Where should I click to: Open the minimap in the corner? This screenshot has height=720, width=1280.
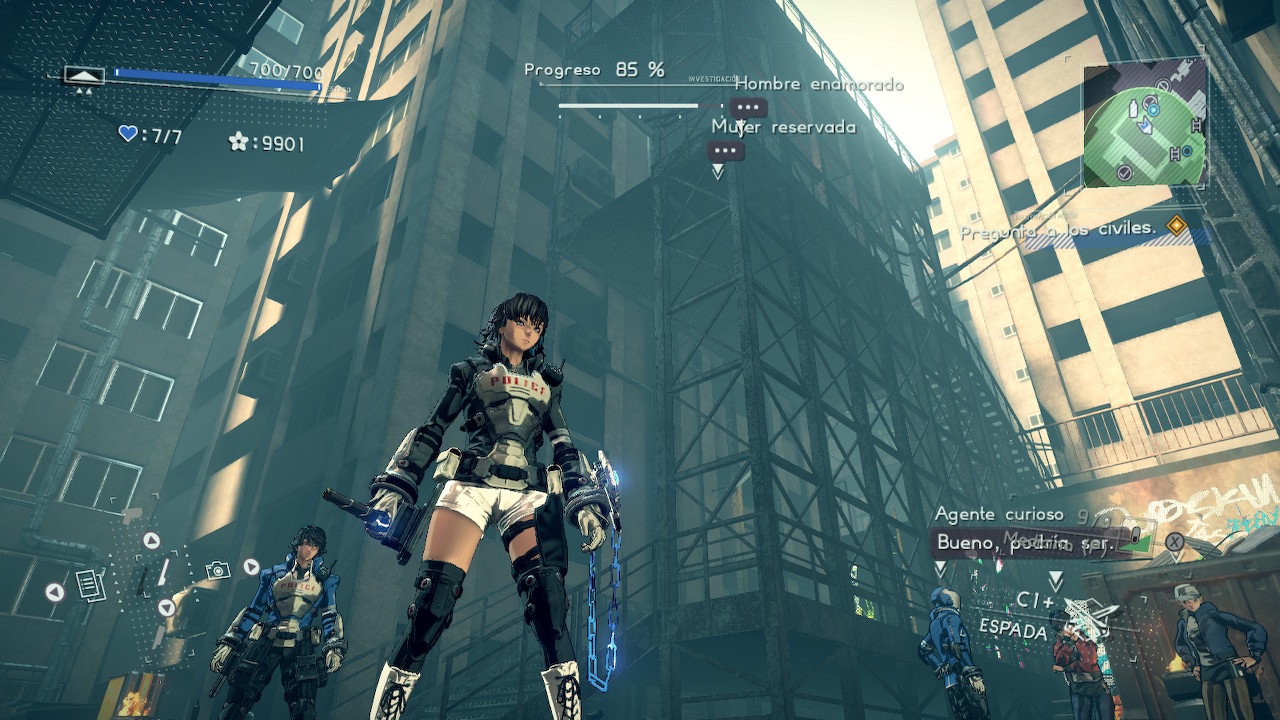pos(1144,124)
